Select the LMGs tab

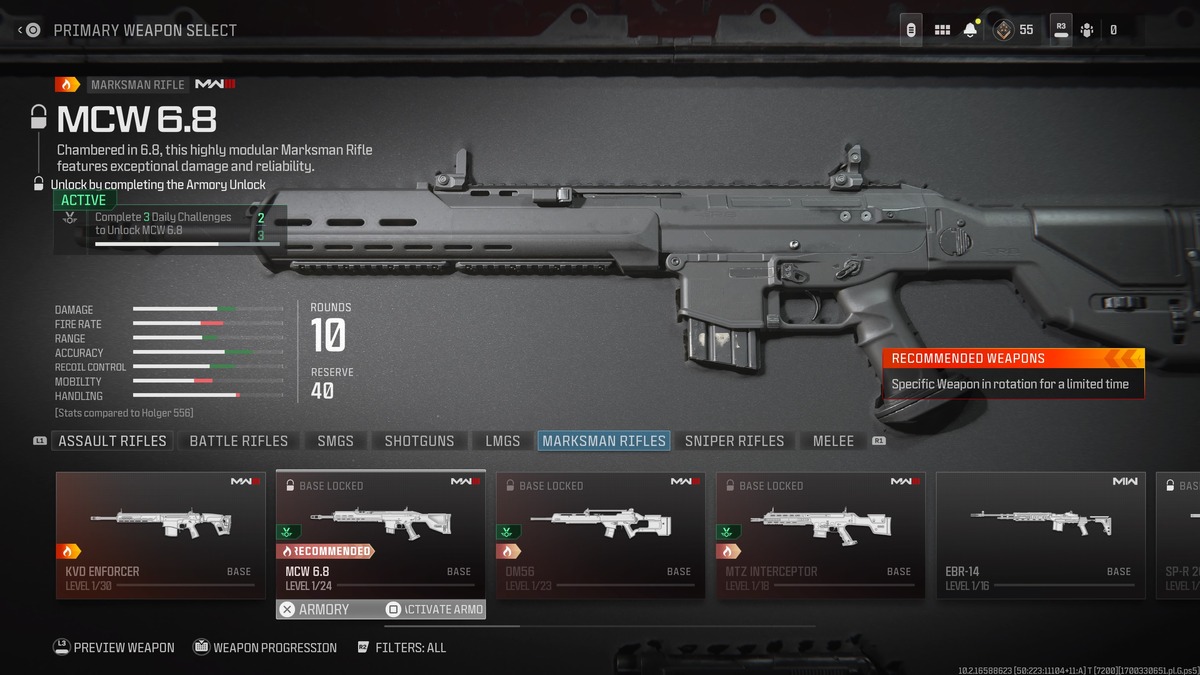[x=502, y=441]
